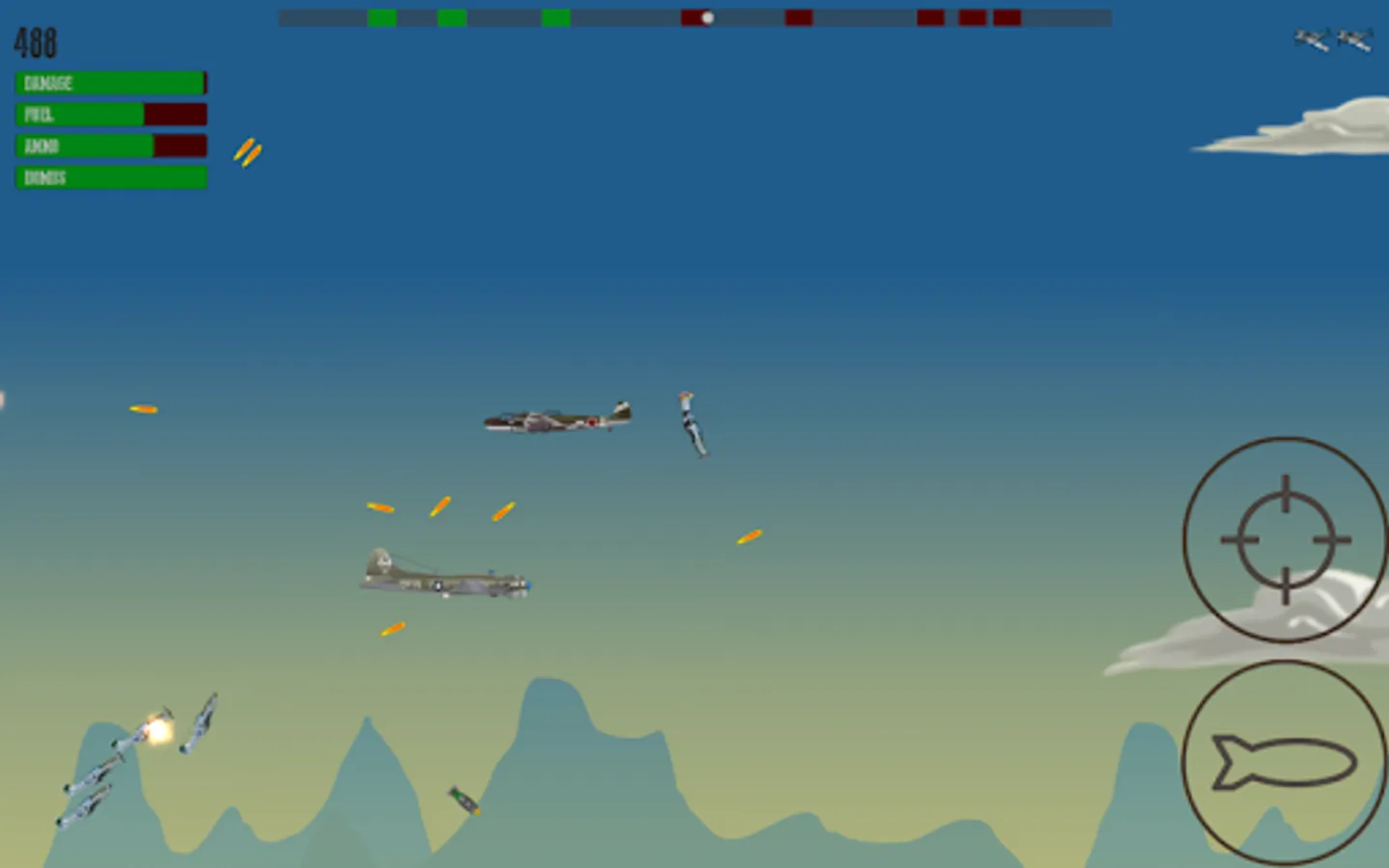Click the falling bomb above the mountains

[461, 799]
